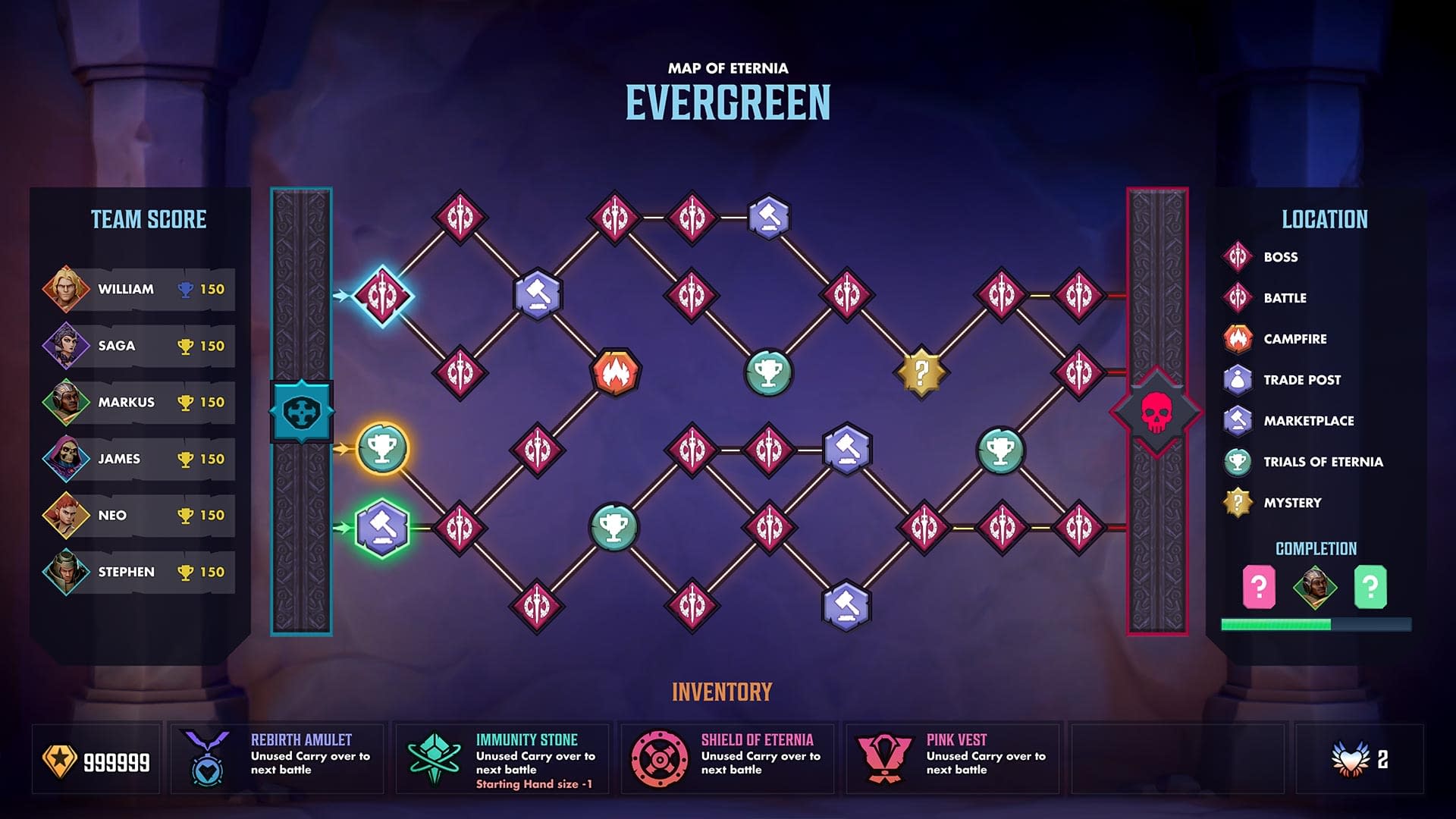Select the Campfire node on the map

click(615, 372)
